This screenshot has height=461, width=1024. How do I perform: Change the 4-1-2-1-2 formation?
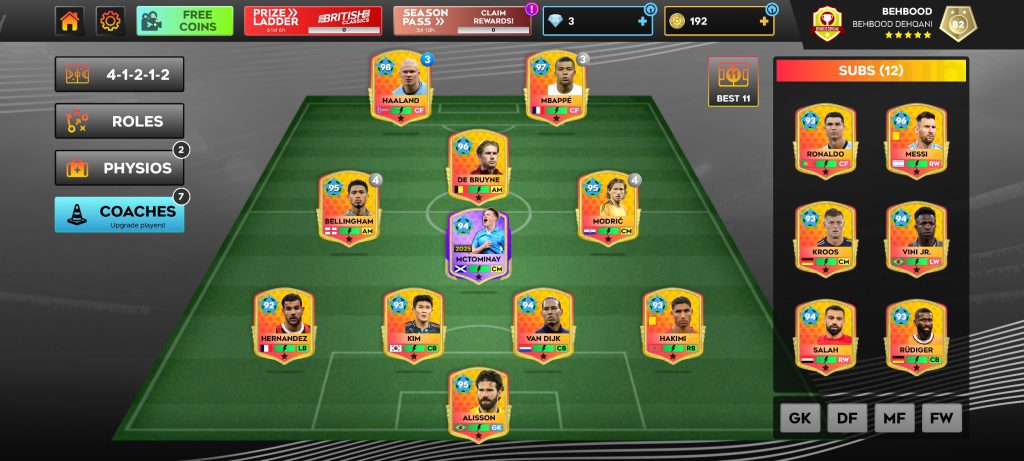[x=119, y=74]
